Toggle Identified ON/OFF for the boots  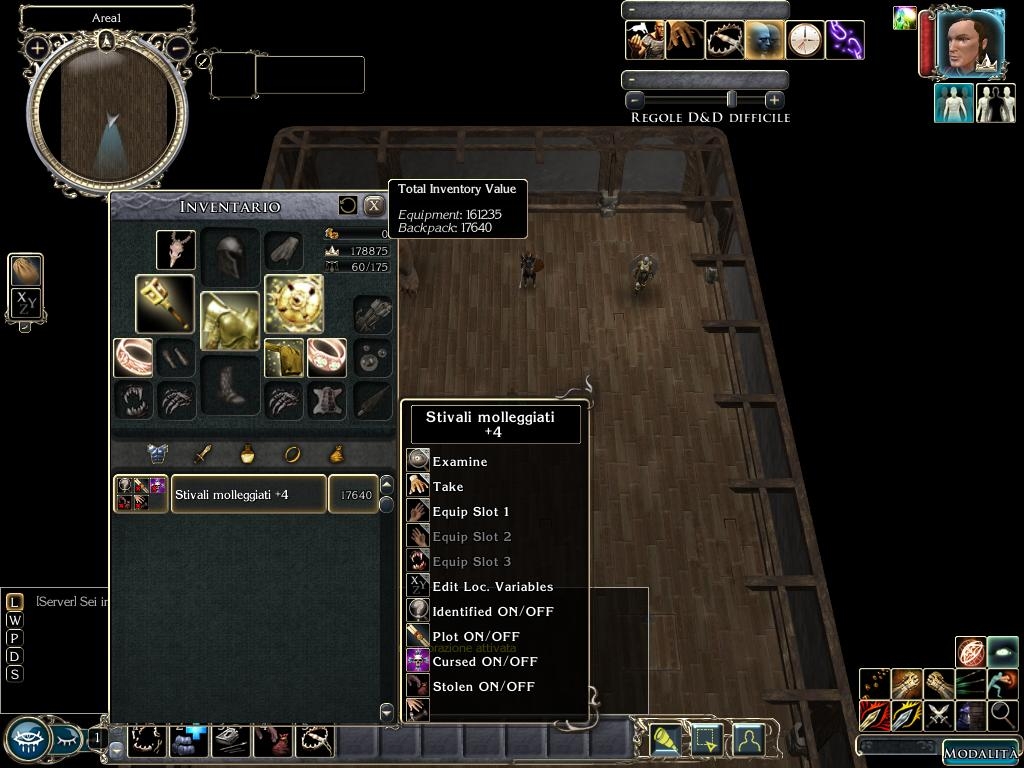[492, 611]
